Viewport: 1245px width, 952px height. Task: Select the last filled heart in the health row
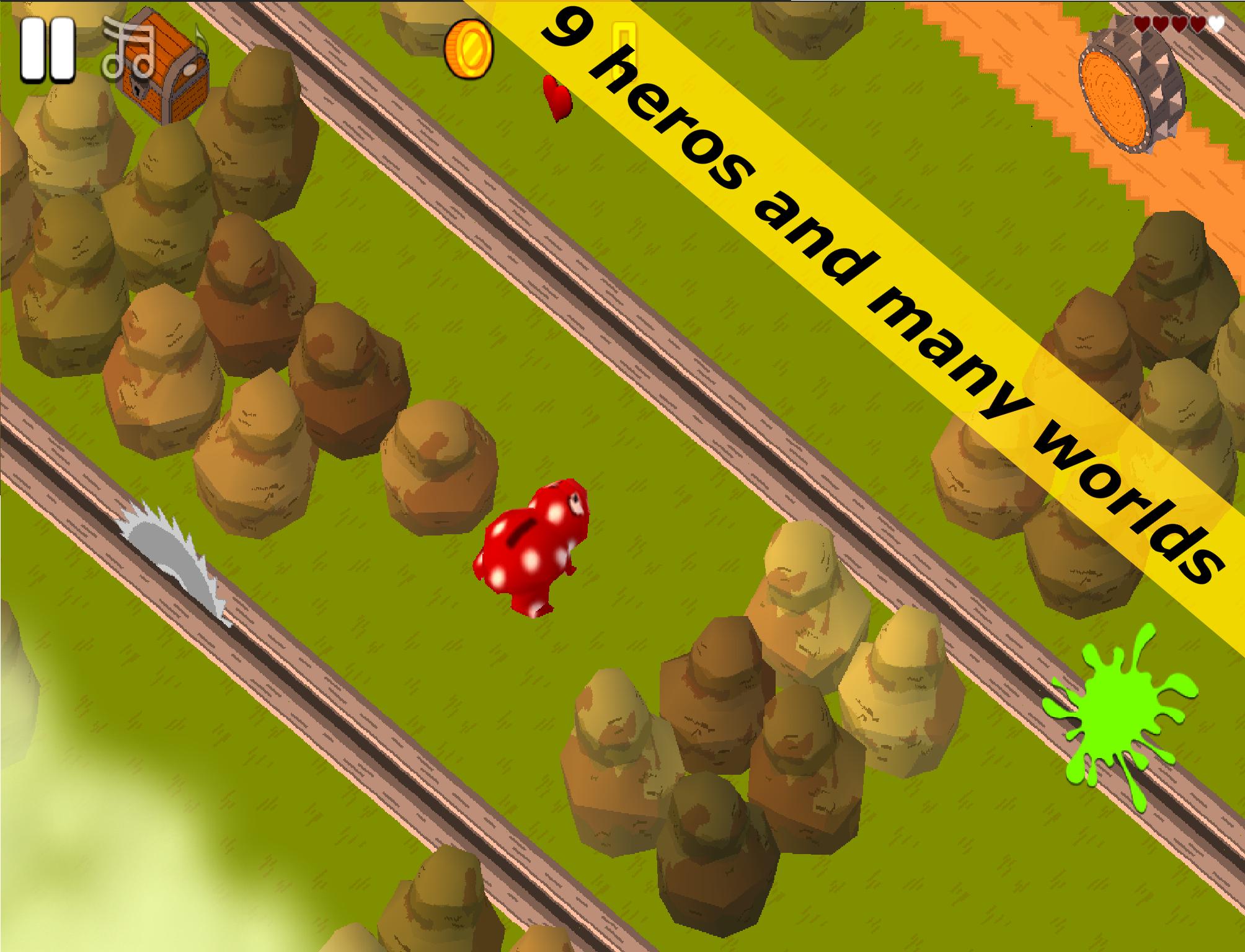click(x=1199, y=25)
